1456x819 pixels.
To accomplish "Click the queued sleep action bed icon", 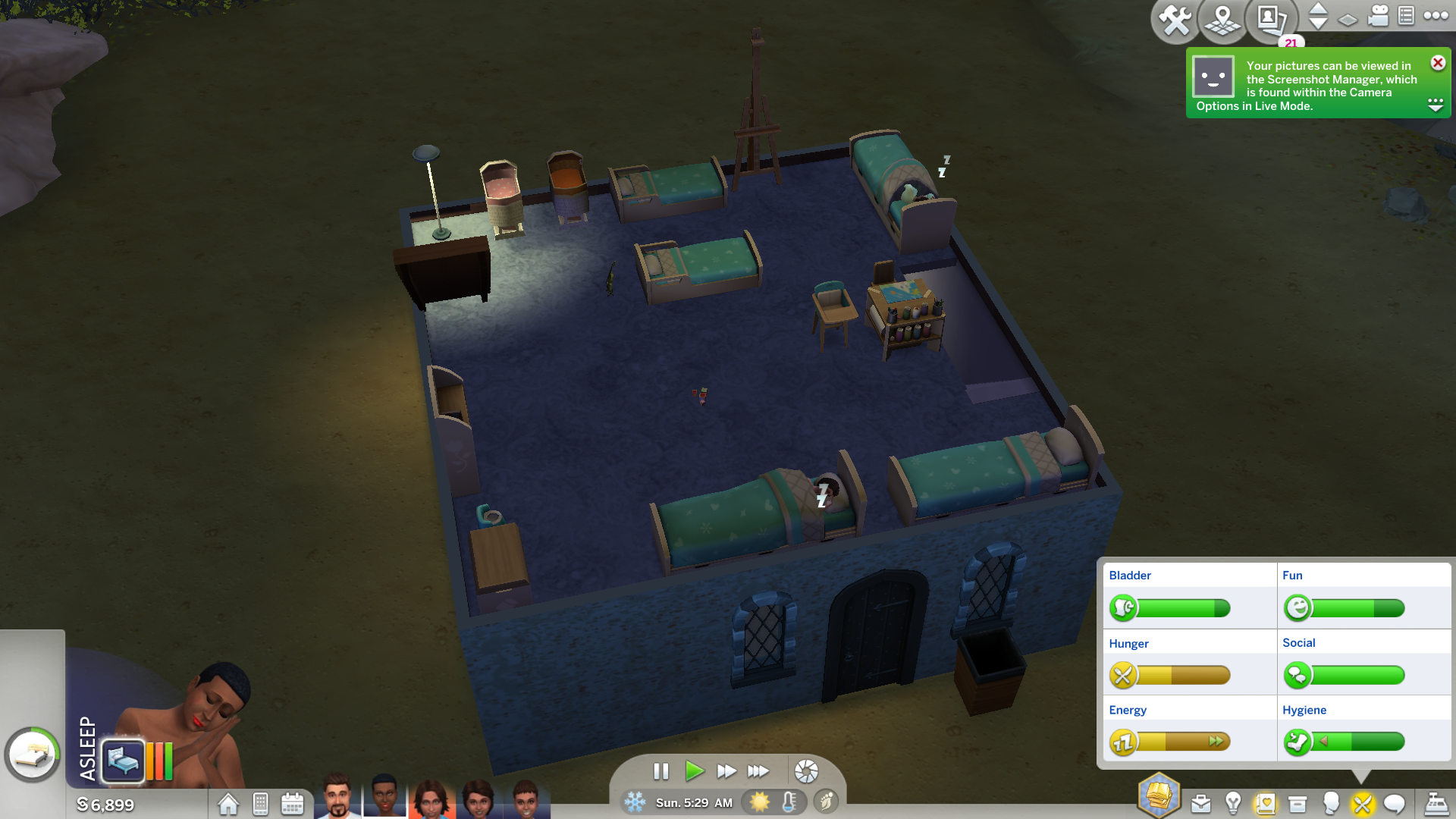I will [x=122, y=759].
